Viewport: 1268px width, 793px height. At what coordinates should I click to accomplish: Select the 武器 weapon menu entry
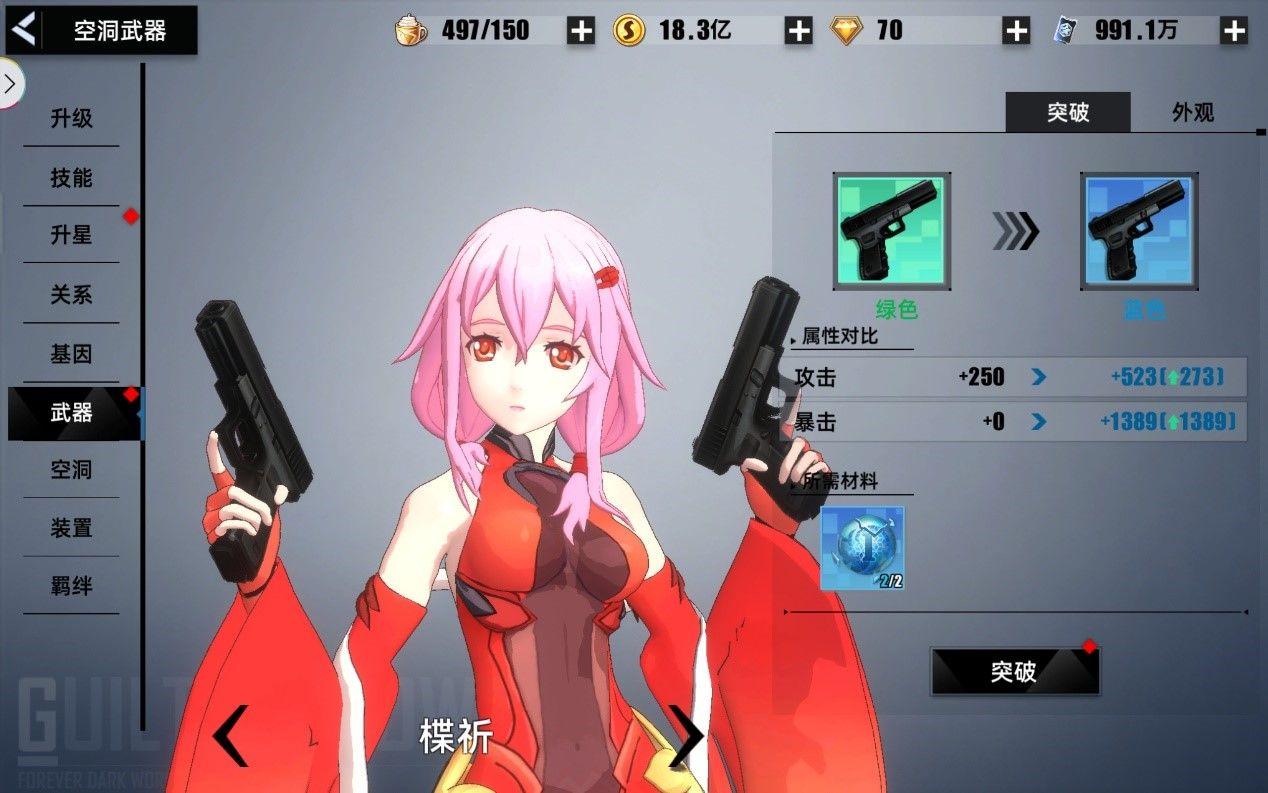click(x=71, y=412)
